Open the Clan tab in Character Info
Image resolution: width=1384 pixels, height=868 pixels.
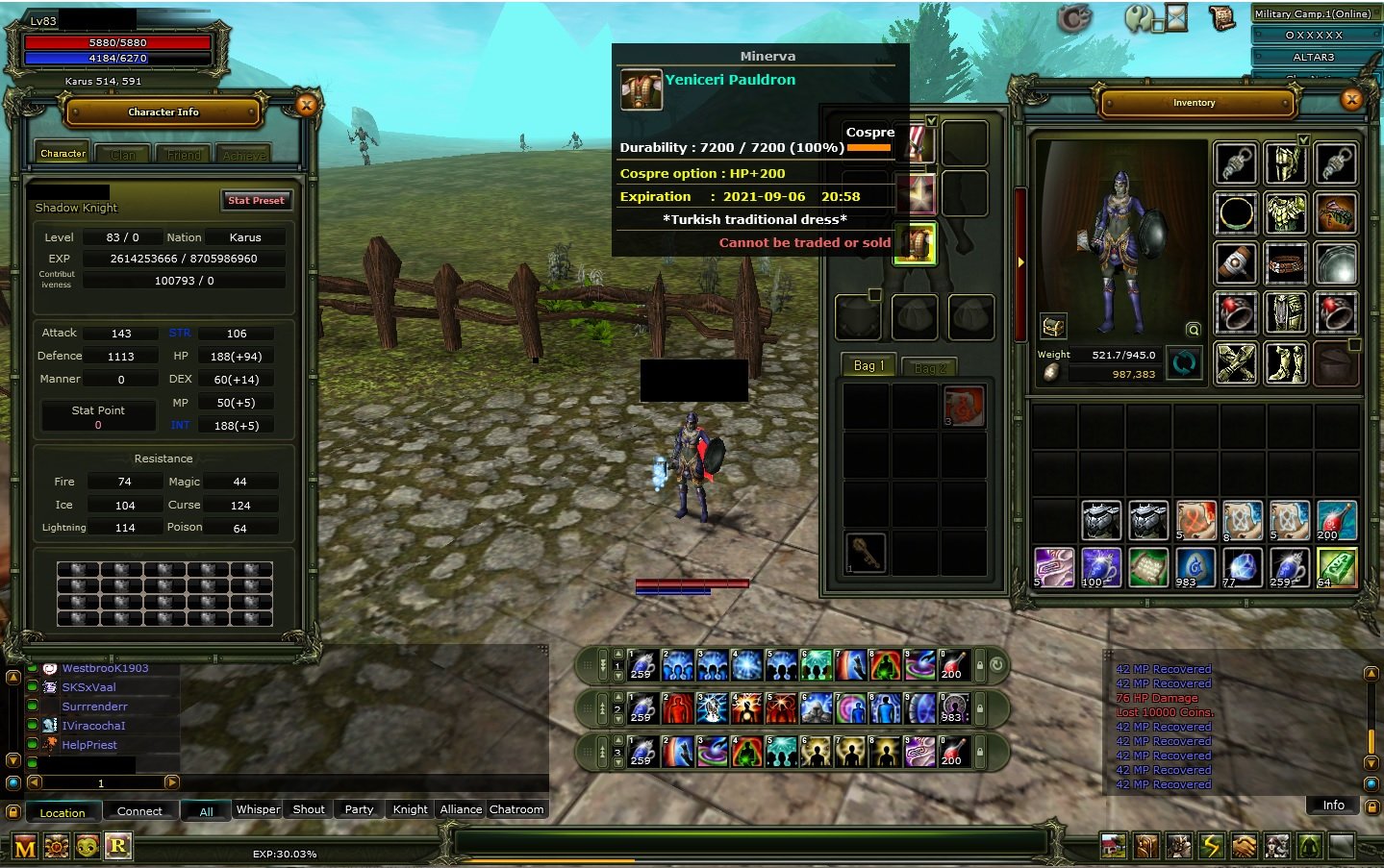(122, 153)
